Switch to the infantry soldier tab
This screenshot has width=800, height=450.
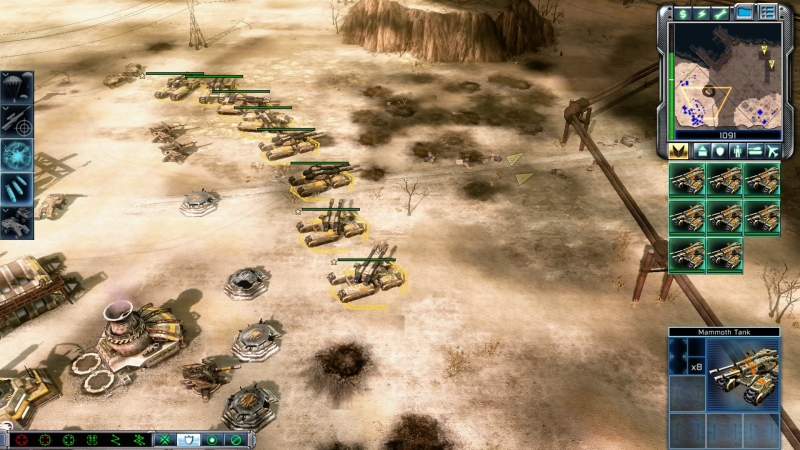pyautogui.click(x=736, y=150)
